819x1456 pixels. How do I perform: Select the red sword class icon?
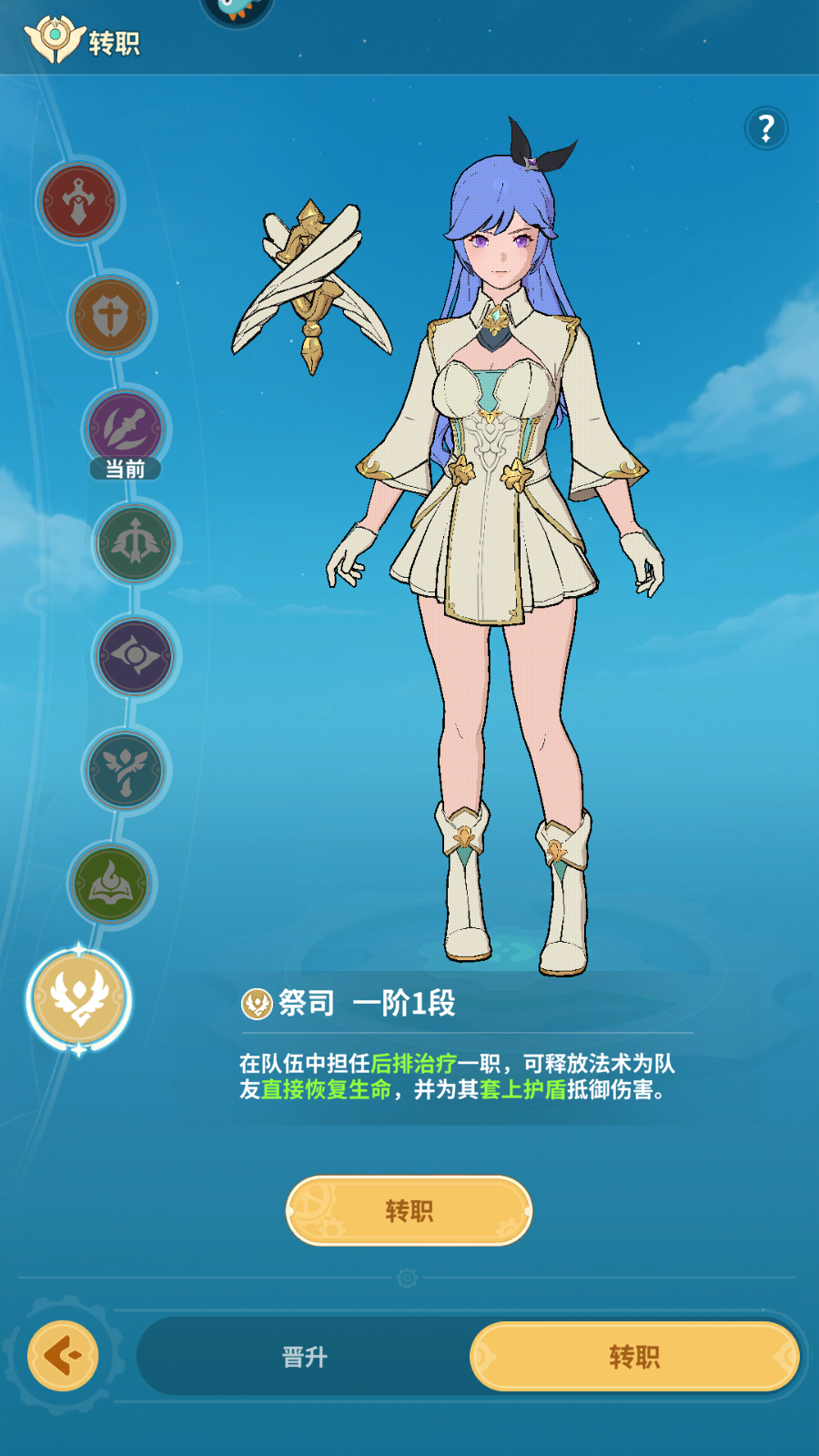pos(79,201)
